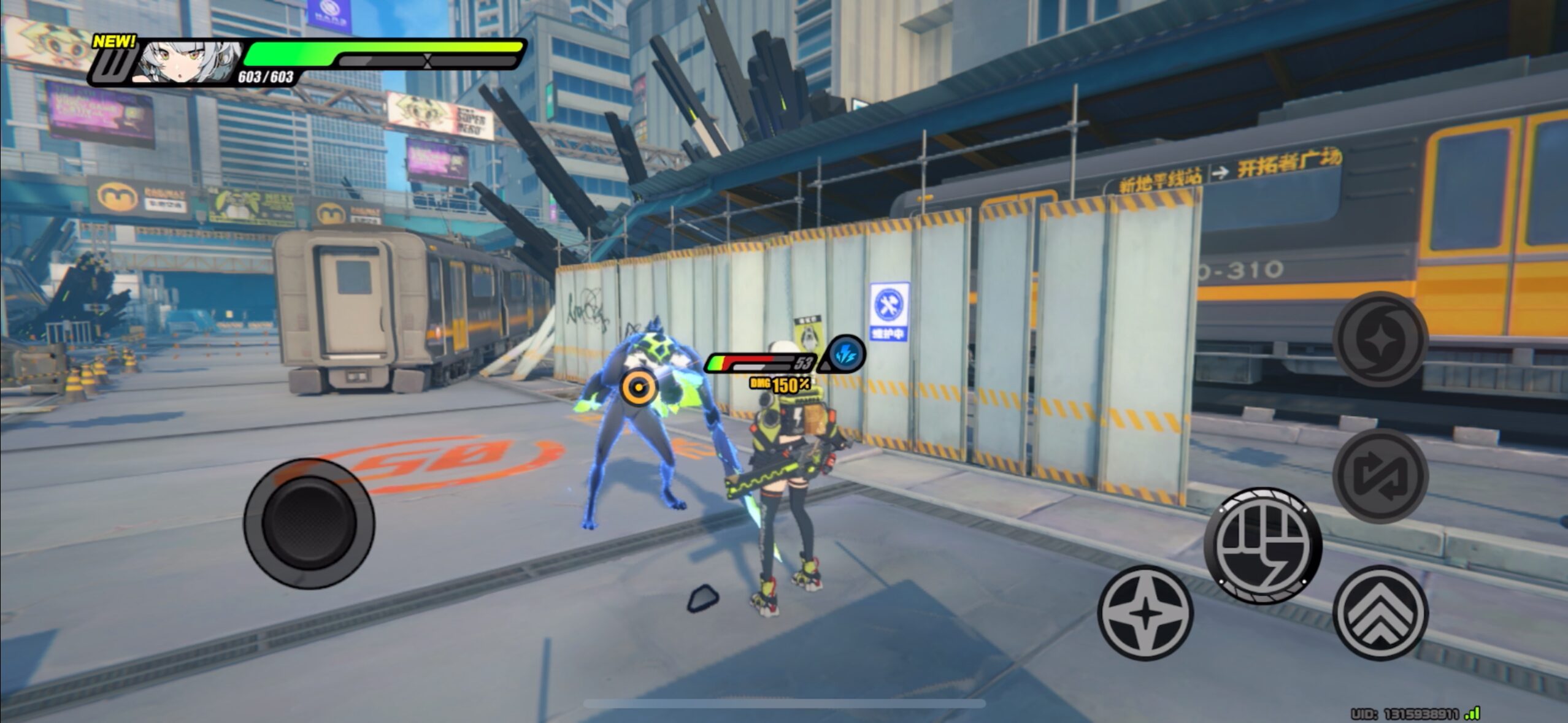Tap the character switch arrows button

(1380, 476)
